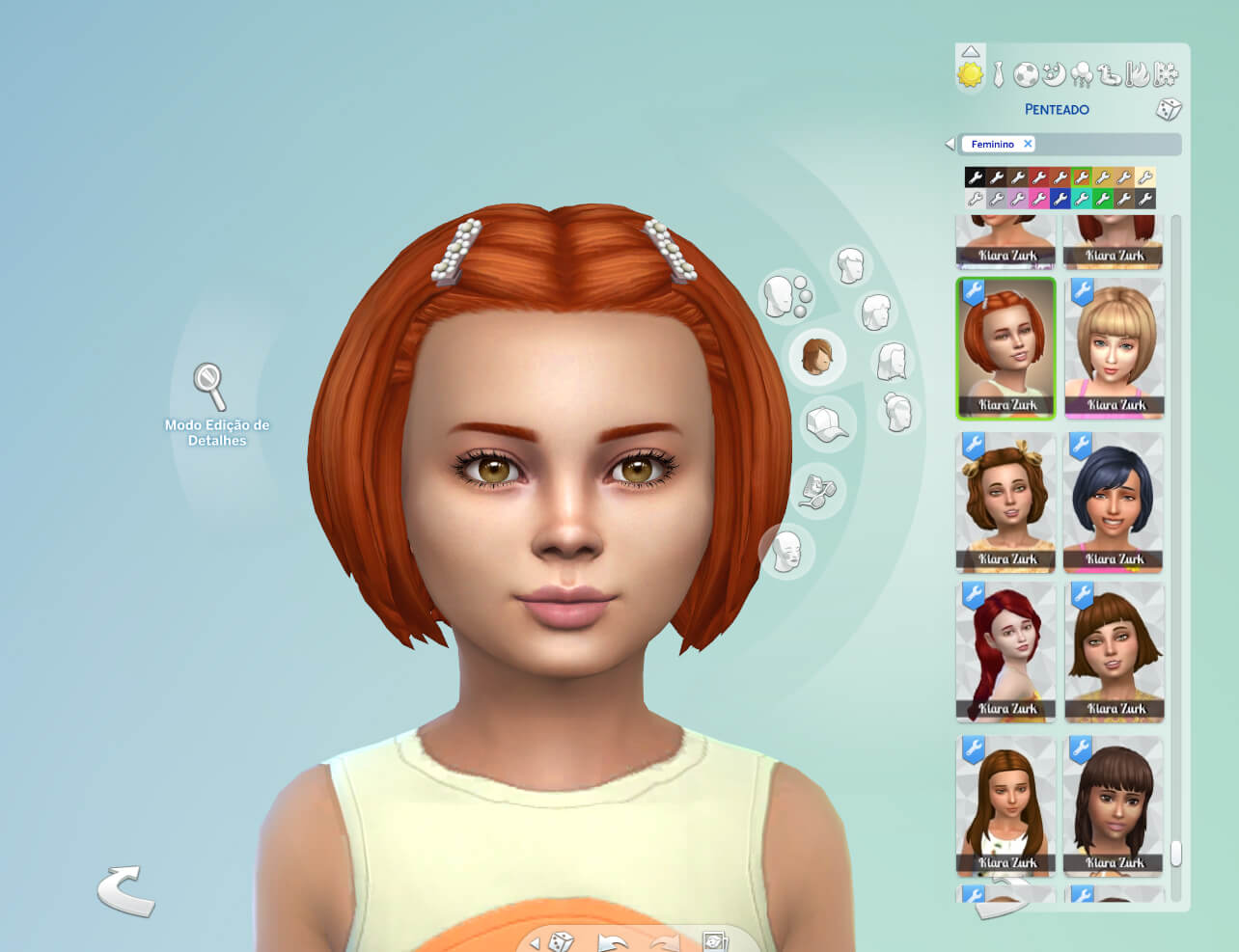Open the hats category cap icon

tap(827, 424)
